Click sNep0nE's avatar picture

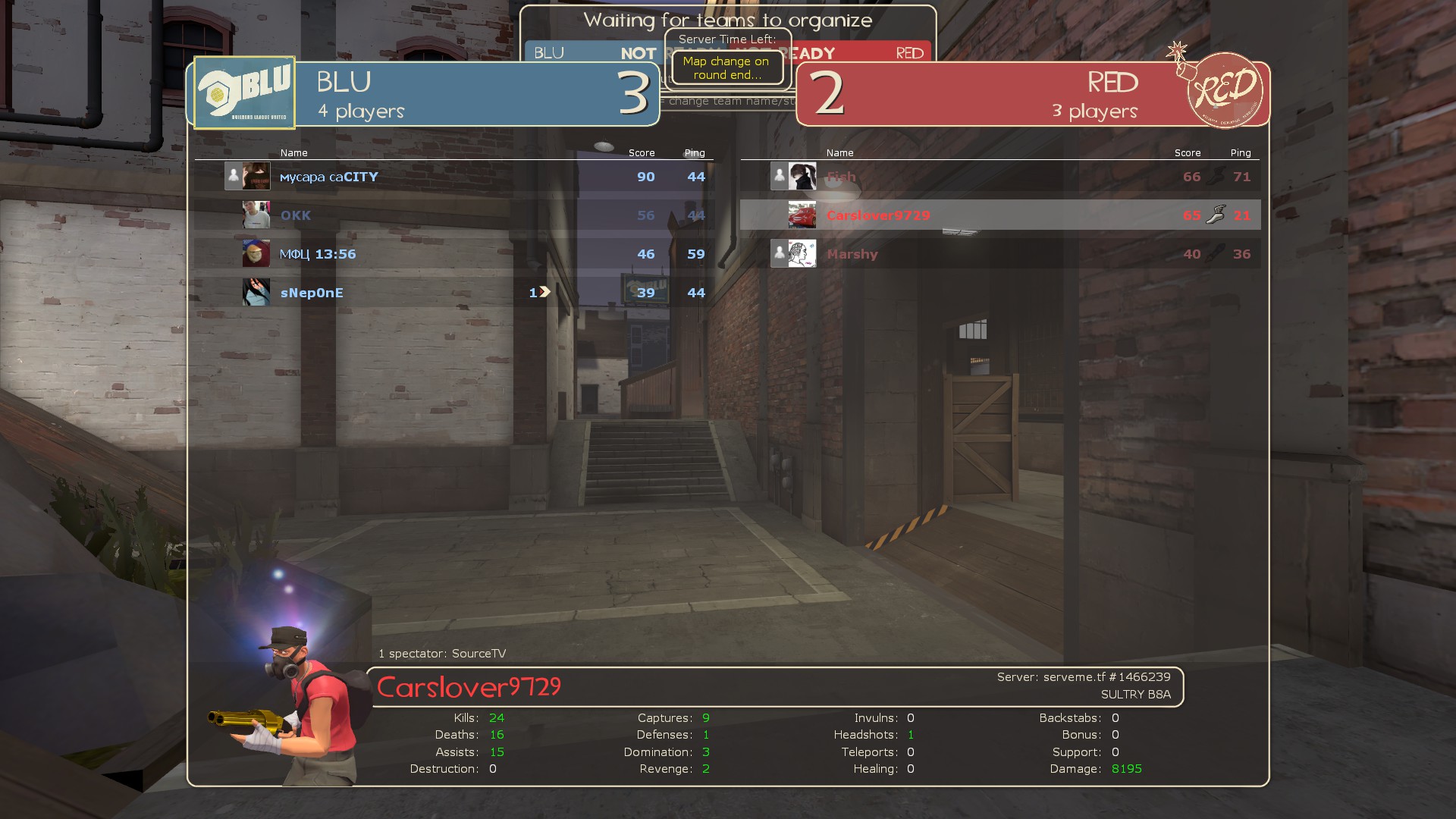click(x=256, y=292)
